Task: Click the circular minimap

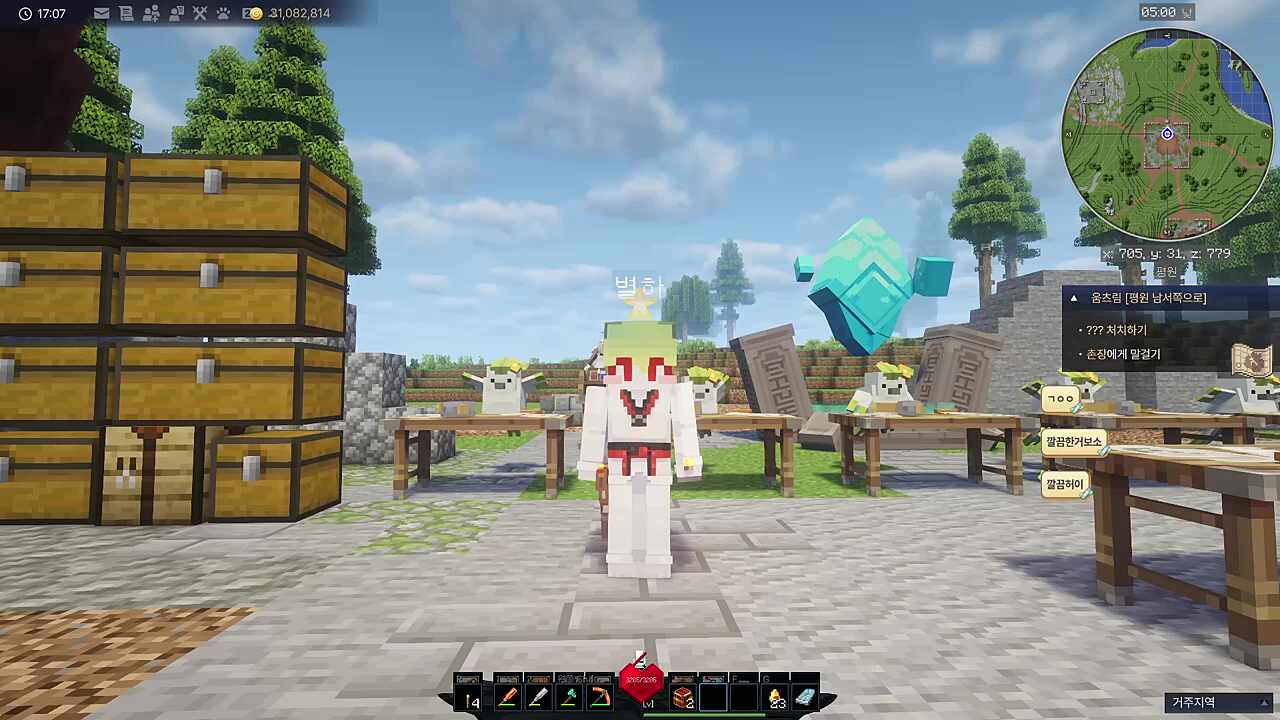Action: (1167, 134)
